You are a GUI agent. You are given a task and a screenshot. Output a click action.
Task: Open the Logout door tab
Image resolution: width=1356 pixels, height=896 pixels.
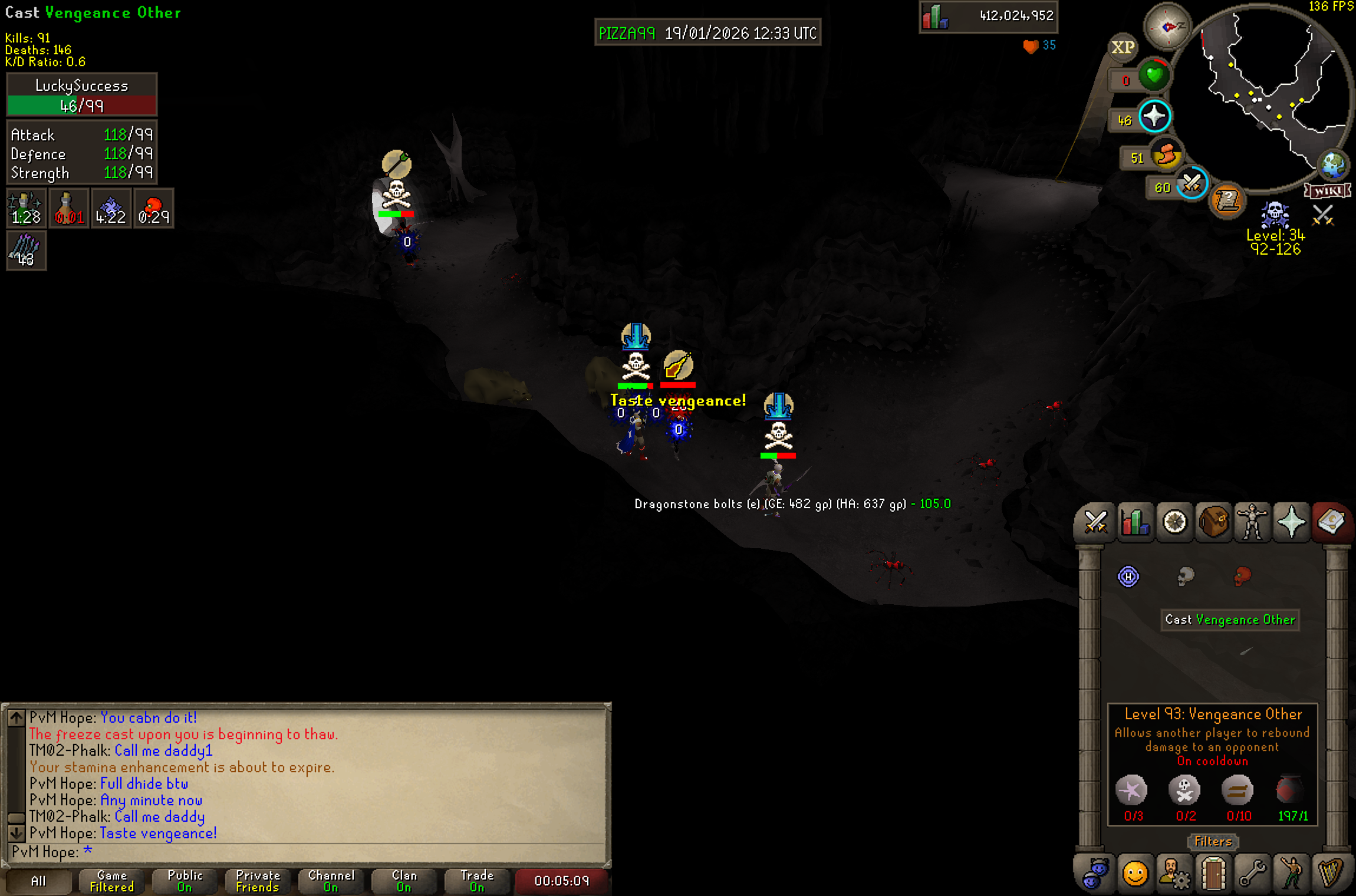coord(1213,874)
